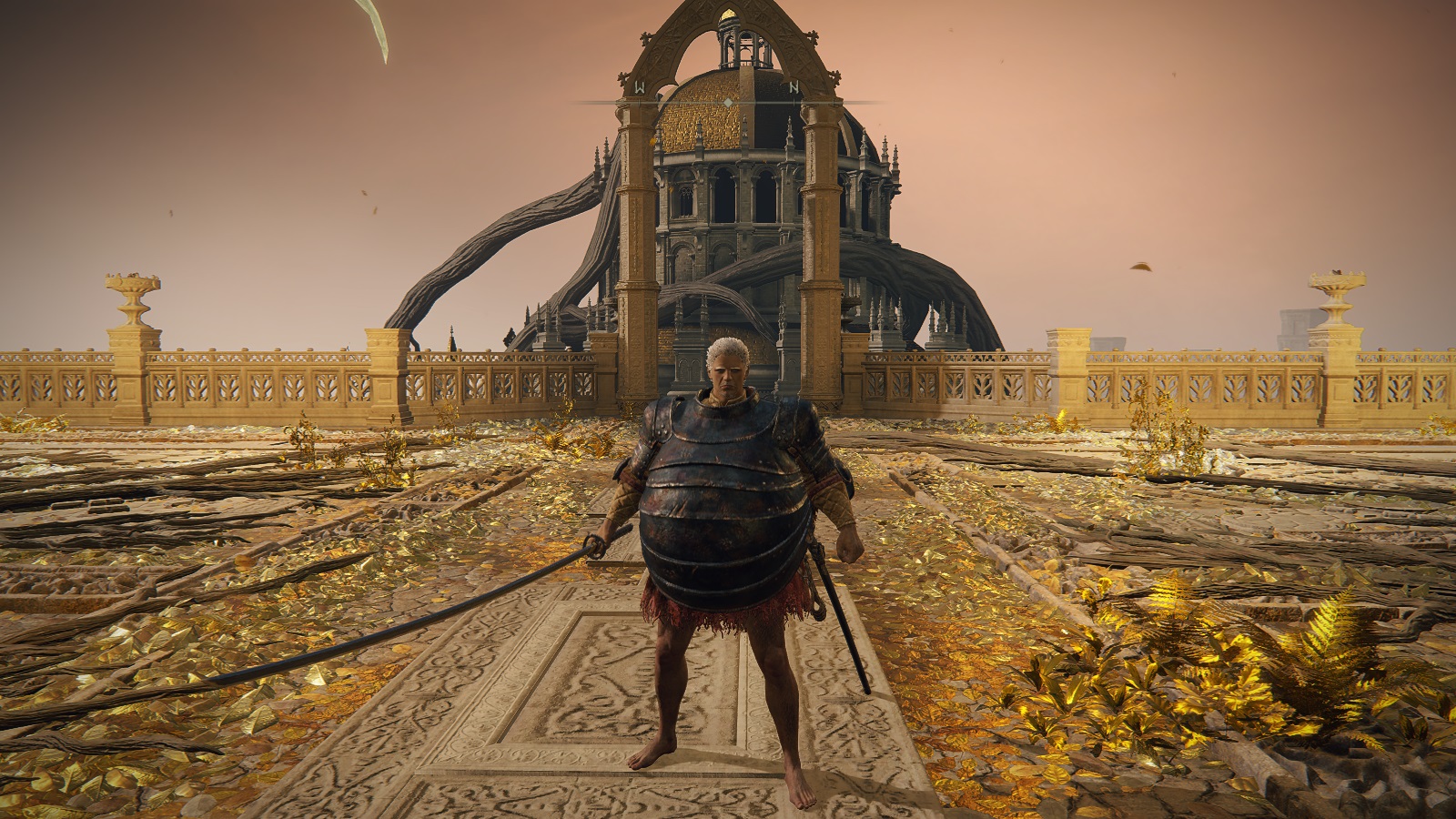Click the compass bar's center diamond marker

point(728,102)
